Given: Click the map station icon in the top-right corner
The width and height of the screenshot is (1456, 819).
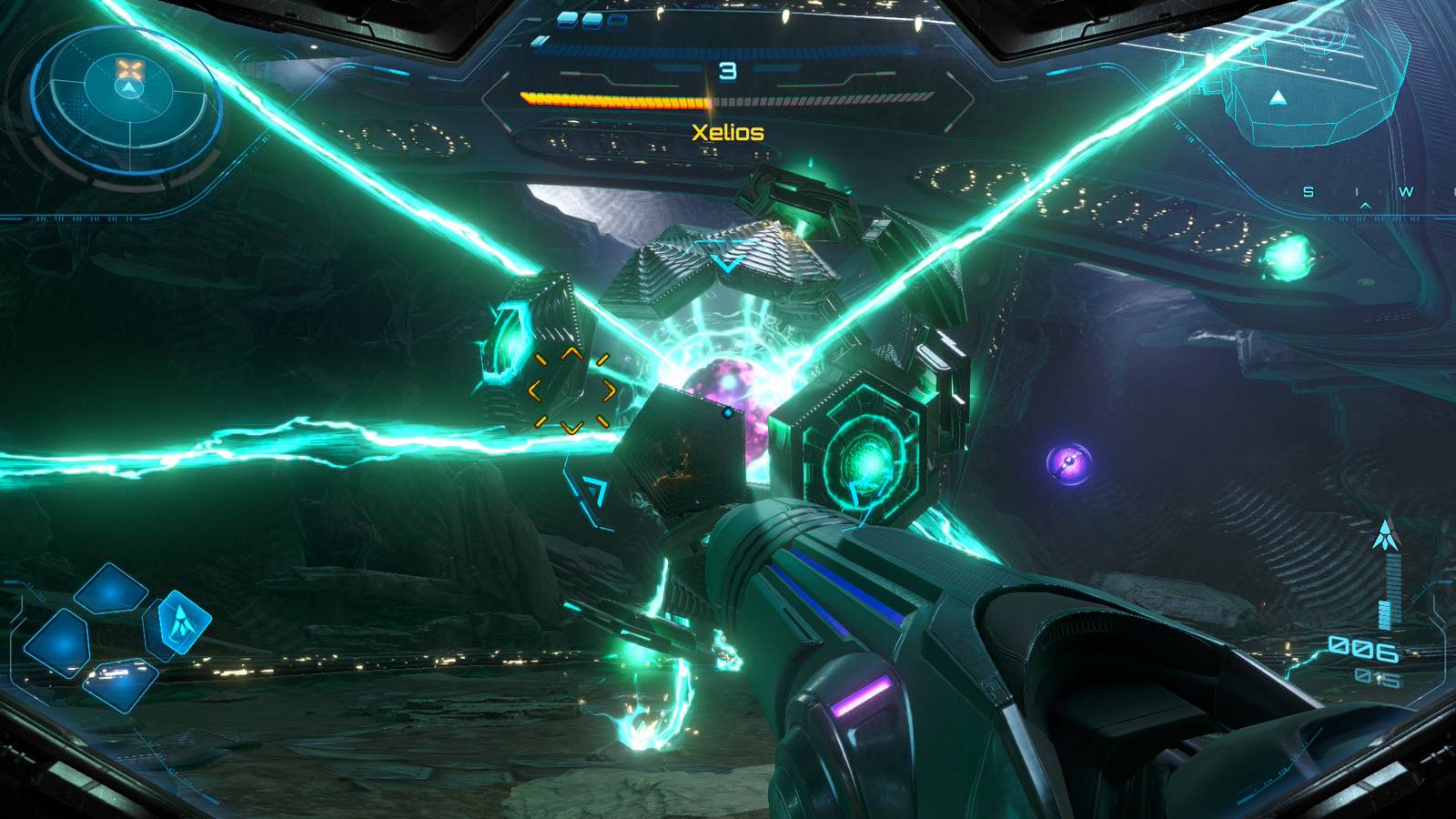Looking at the screenshot, I should coord(1277,96).
